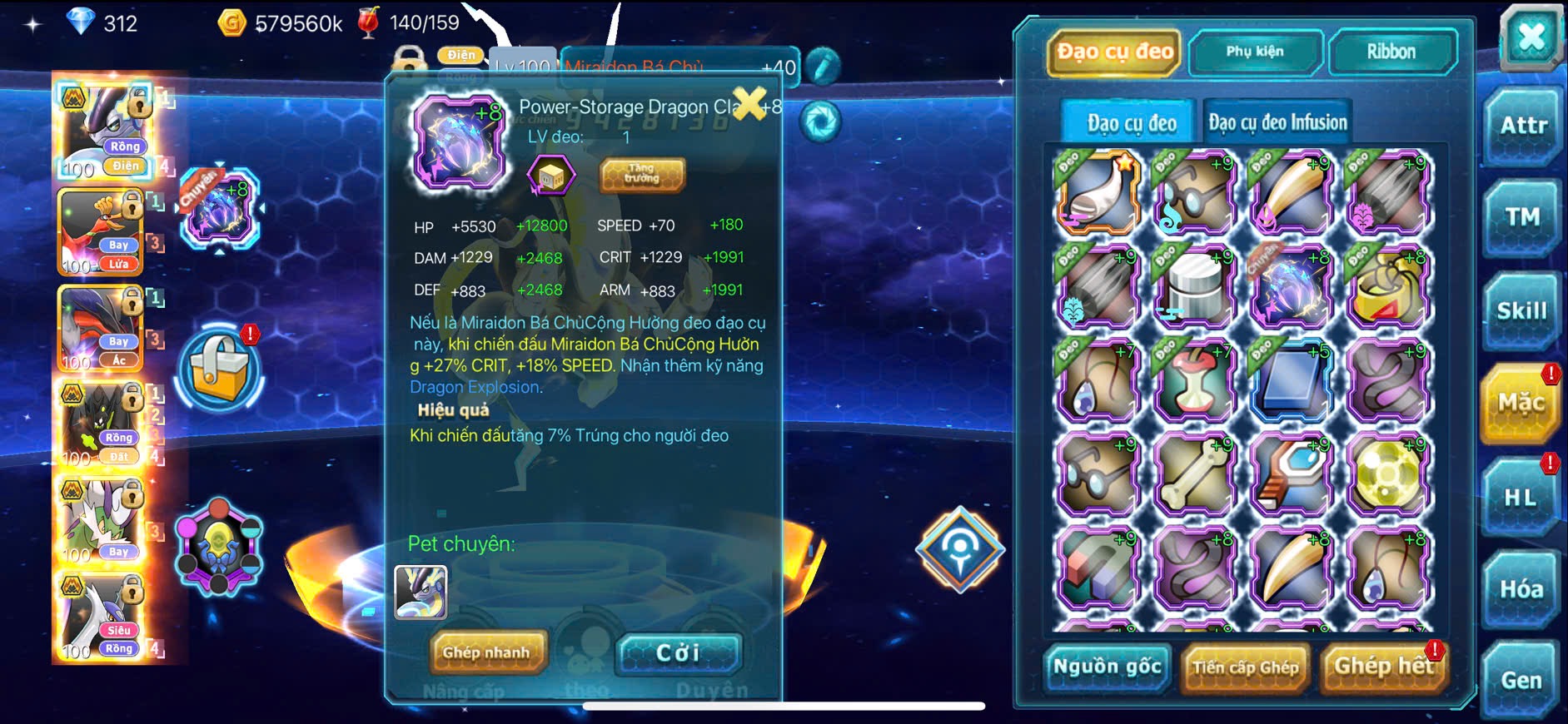Select the bone item slot
This screenshot has height=724, width=1568.
(x=1194, y=475)
